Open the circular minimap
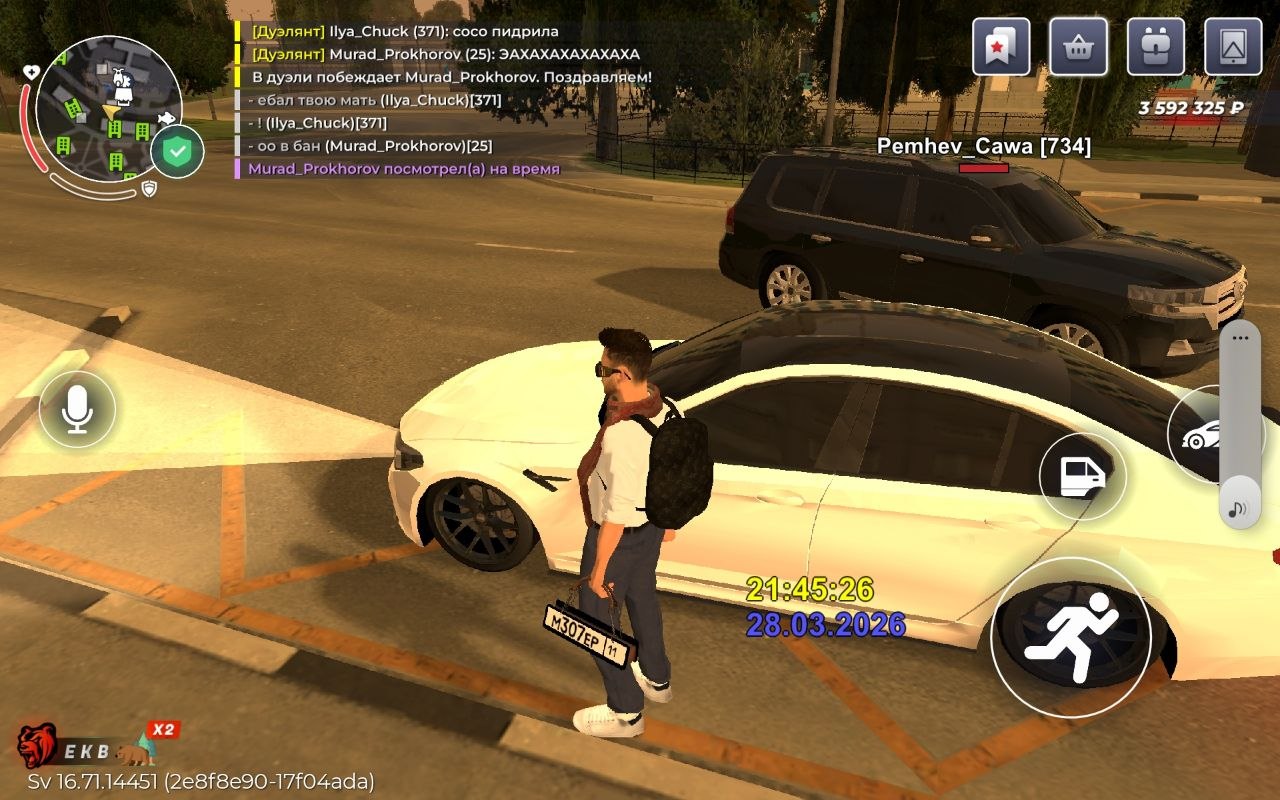Viewport: 1280px width, 800px height. 108,108
